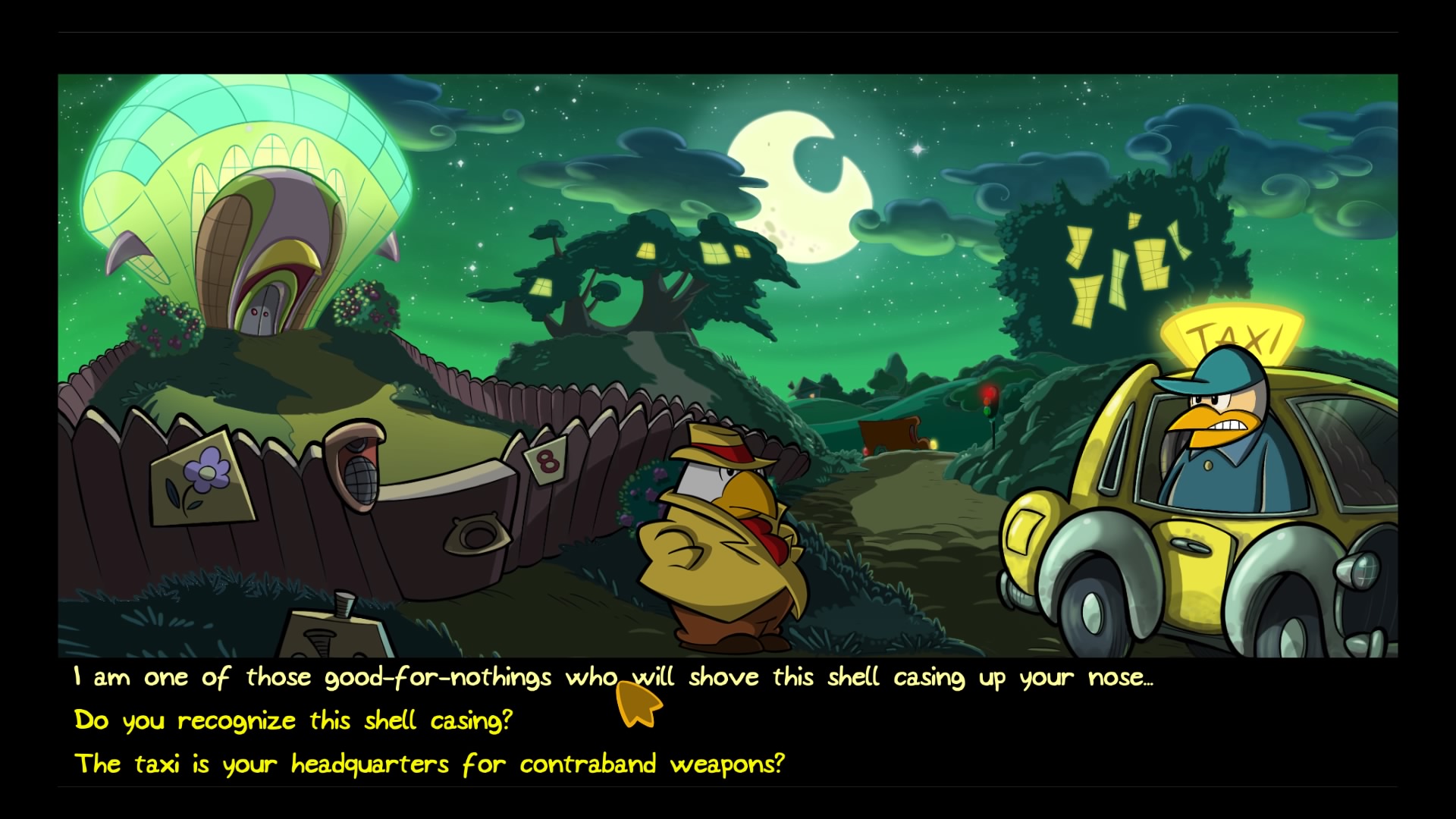The image size is (1456, 819).
Task: Choose the taxi contraband weapons accusation
Action: coord(431,764)
